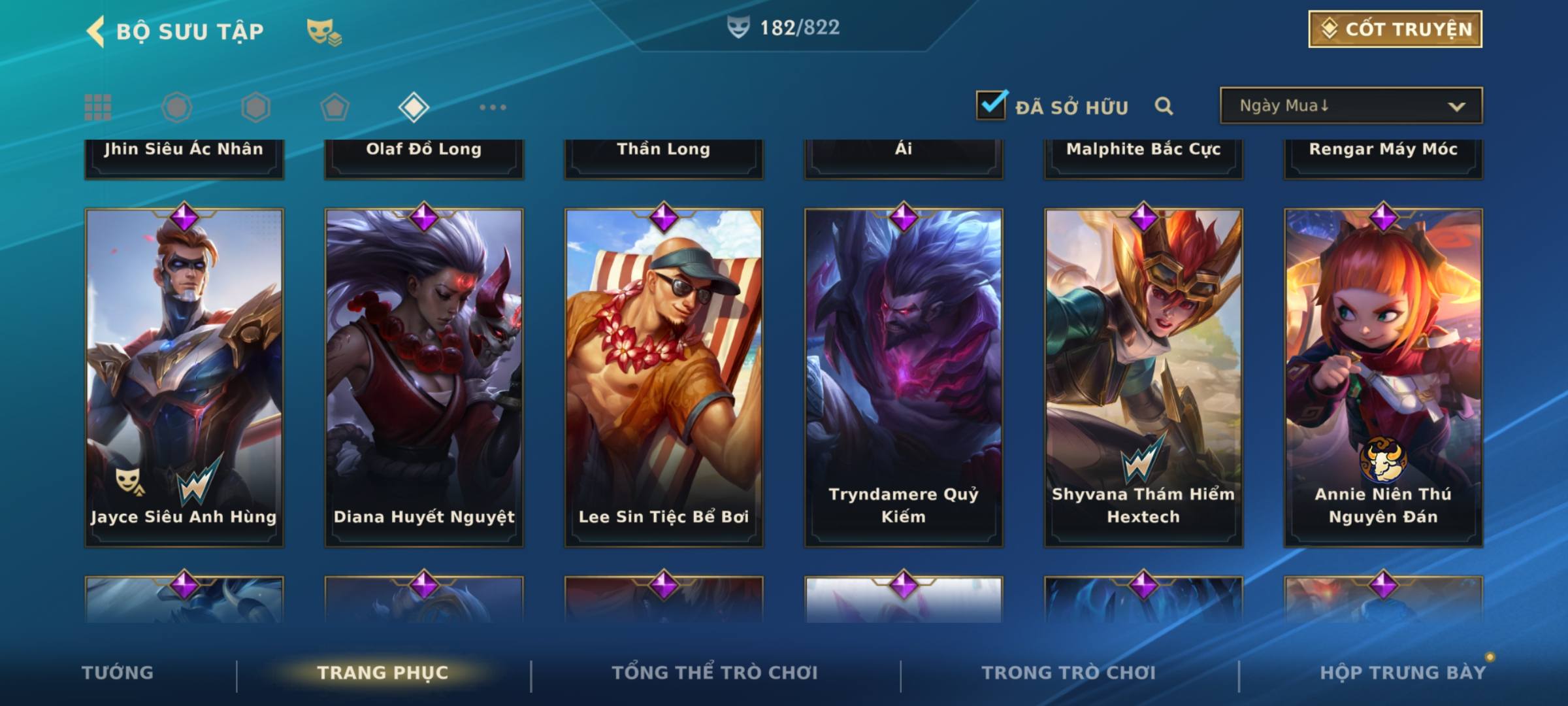Open the three-dots more filters
The height and width of the screenshot is (706, 1568).
(x=493, y=107)
